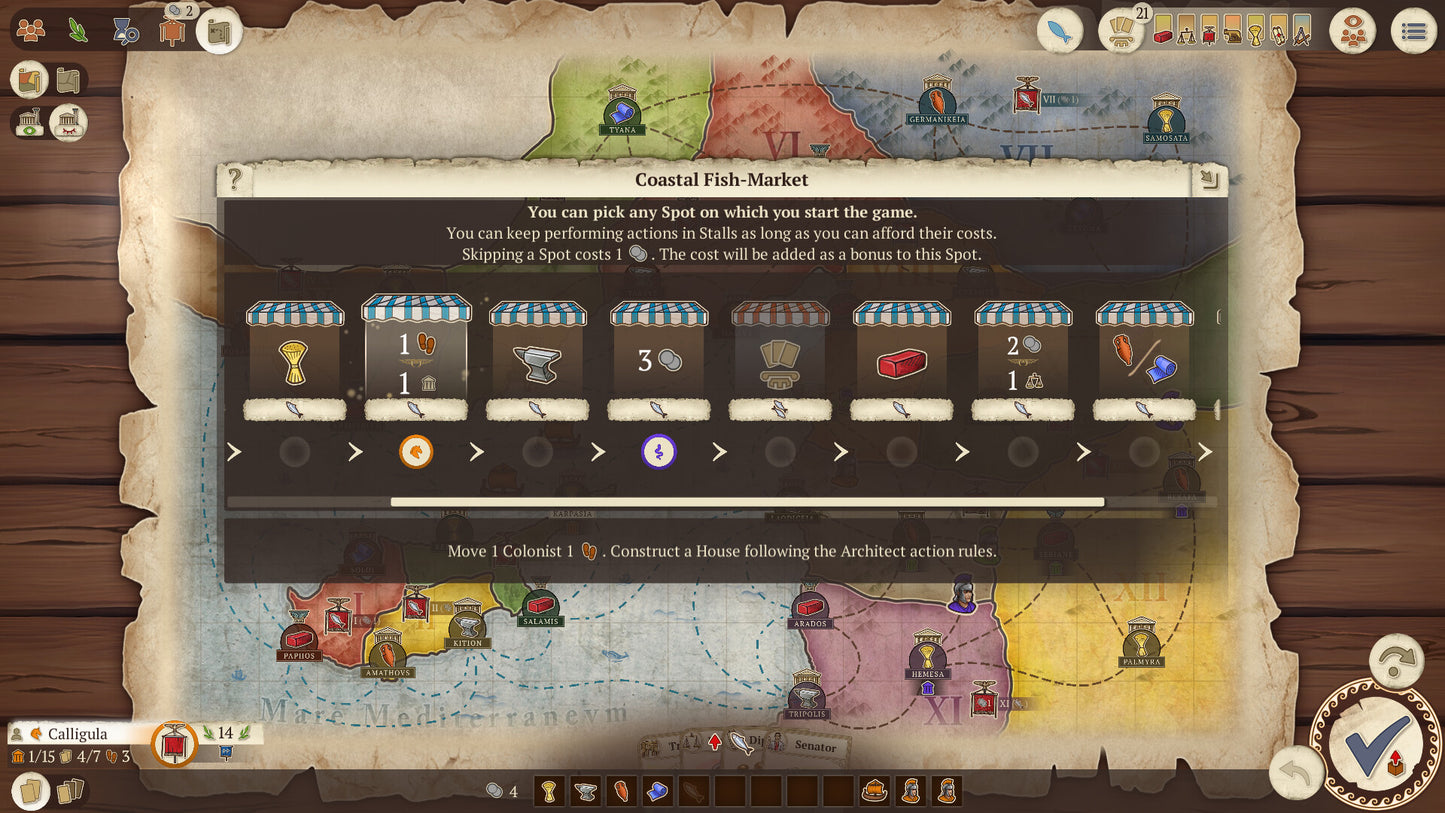Image resolution: width=1445 pixels, height=813 pixels.
Task: Open the card deck counter showing 21
Action: [x=1122, y=32]
